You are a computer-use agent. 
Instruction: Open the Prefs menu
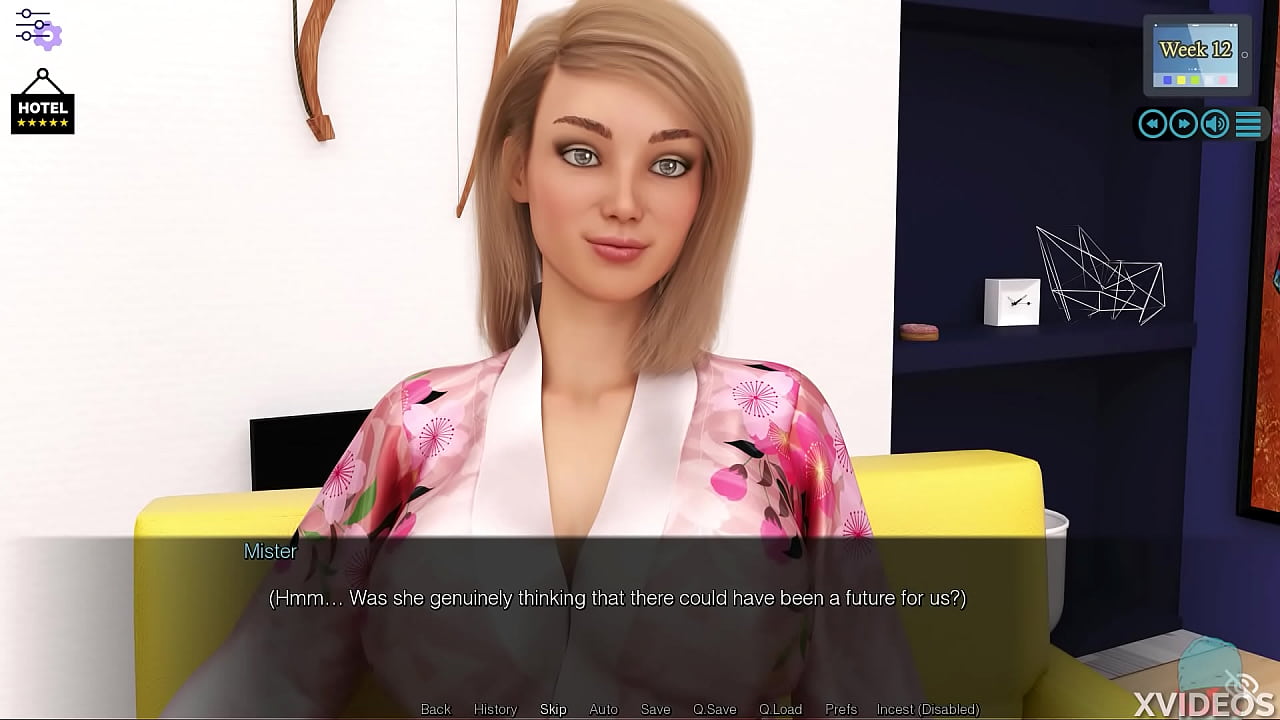pyautogui.click(x=840, y=709)
